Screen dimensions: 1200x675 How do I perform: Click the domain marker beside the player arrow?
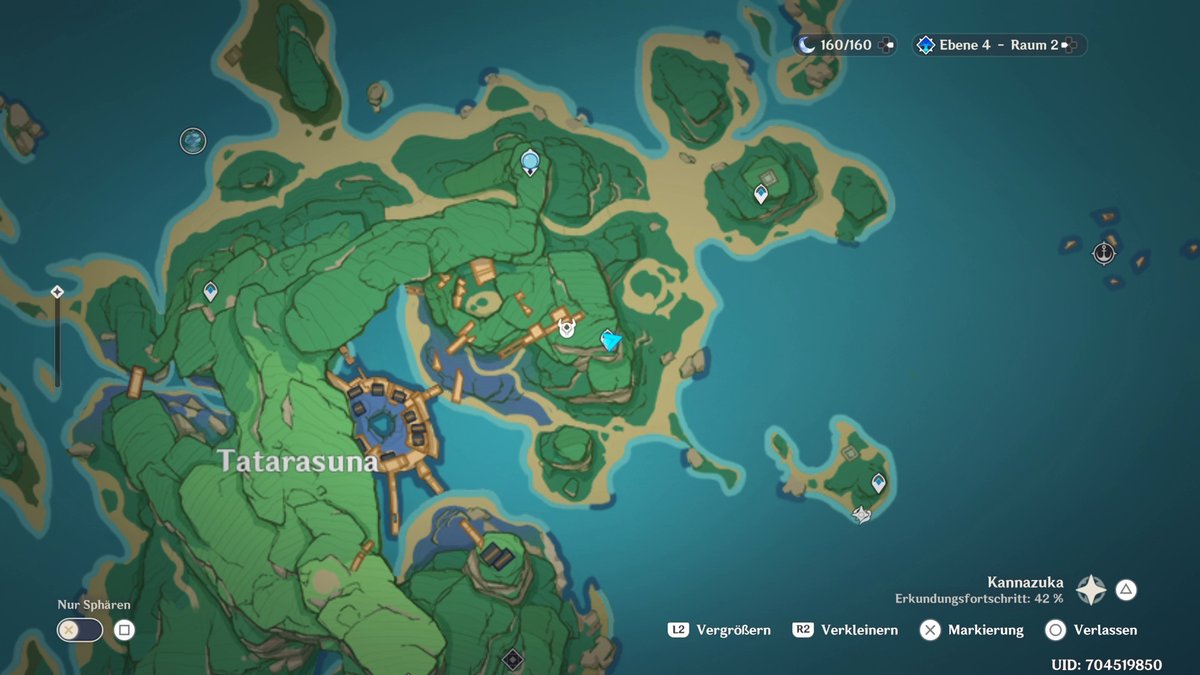point(567,327)
